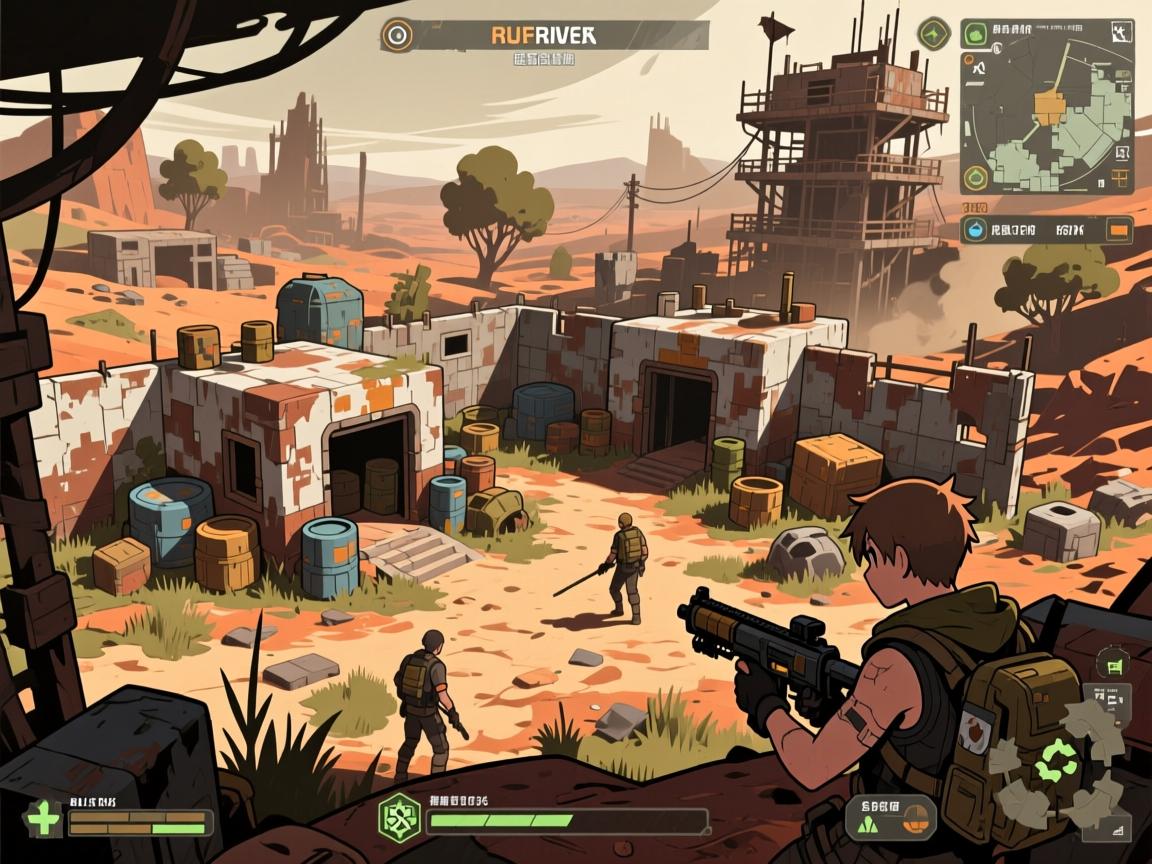Open the item panel with green triangles and orange circle
The height and width of the screenshot is (864, 1152).
890,817
